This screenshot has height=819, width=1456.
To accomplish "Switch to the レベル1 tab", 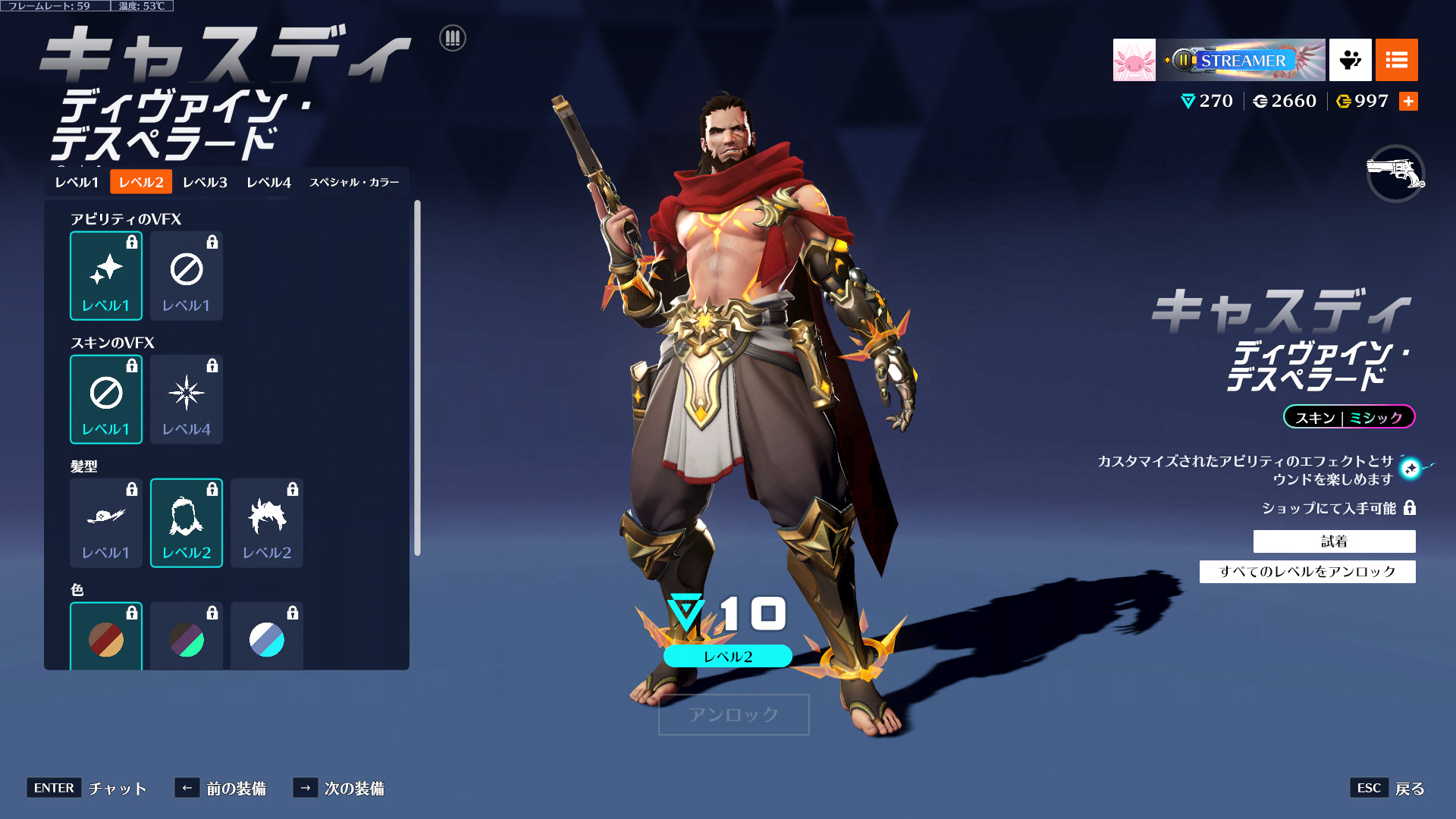I will (x=77, y=182).
